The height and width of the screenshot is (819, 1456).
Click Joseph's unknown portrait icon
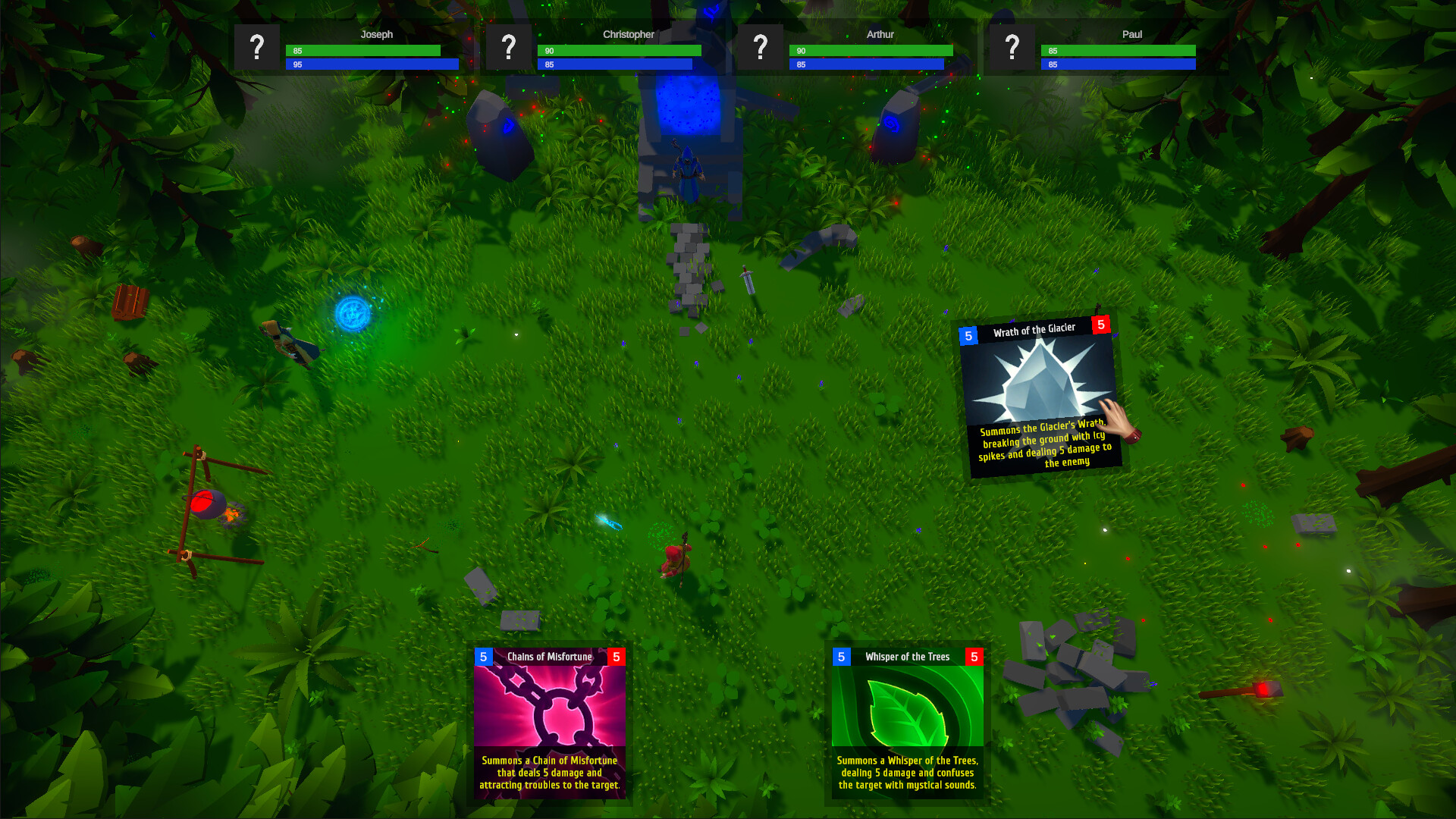click(x=257, y=48)
